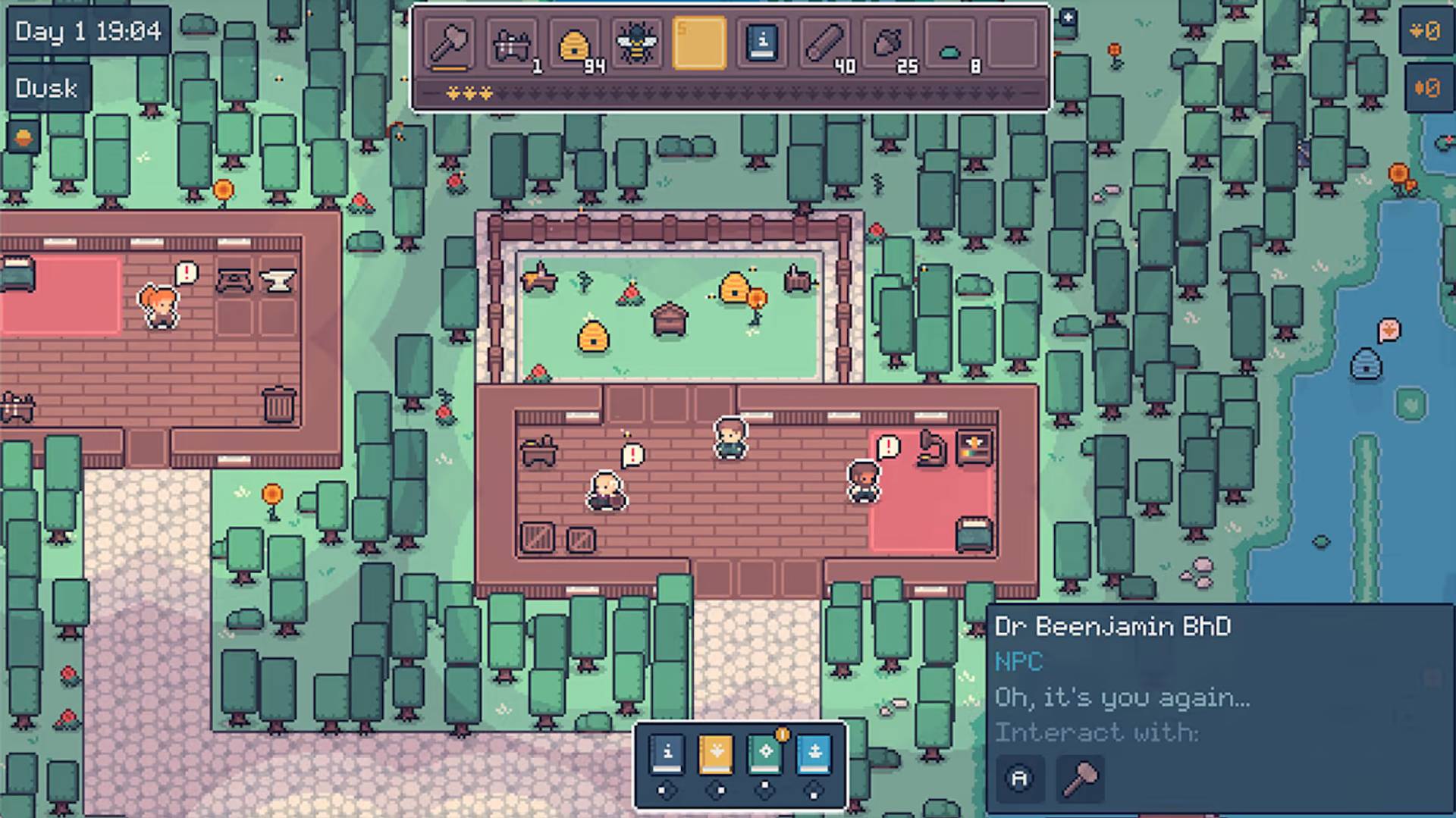
Task: Open the info handbook in the hotbar
Action: pyautogui.click(x=761, y=44)
